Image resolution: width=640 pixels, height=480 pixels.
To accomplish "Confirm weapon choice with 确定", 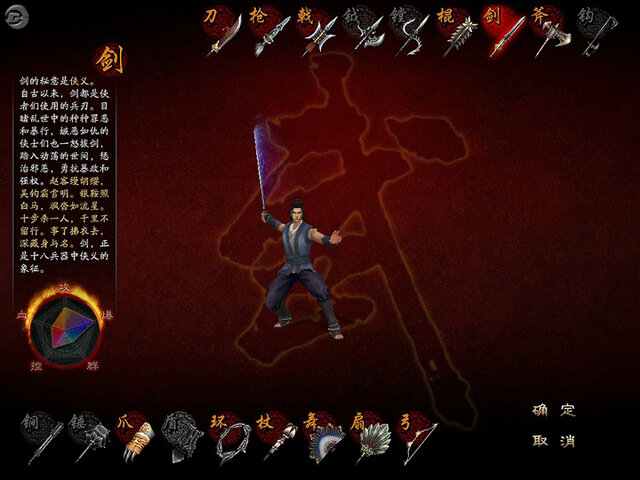I will 554,410.
